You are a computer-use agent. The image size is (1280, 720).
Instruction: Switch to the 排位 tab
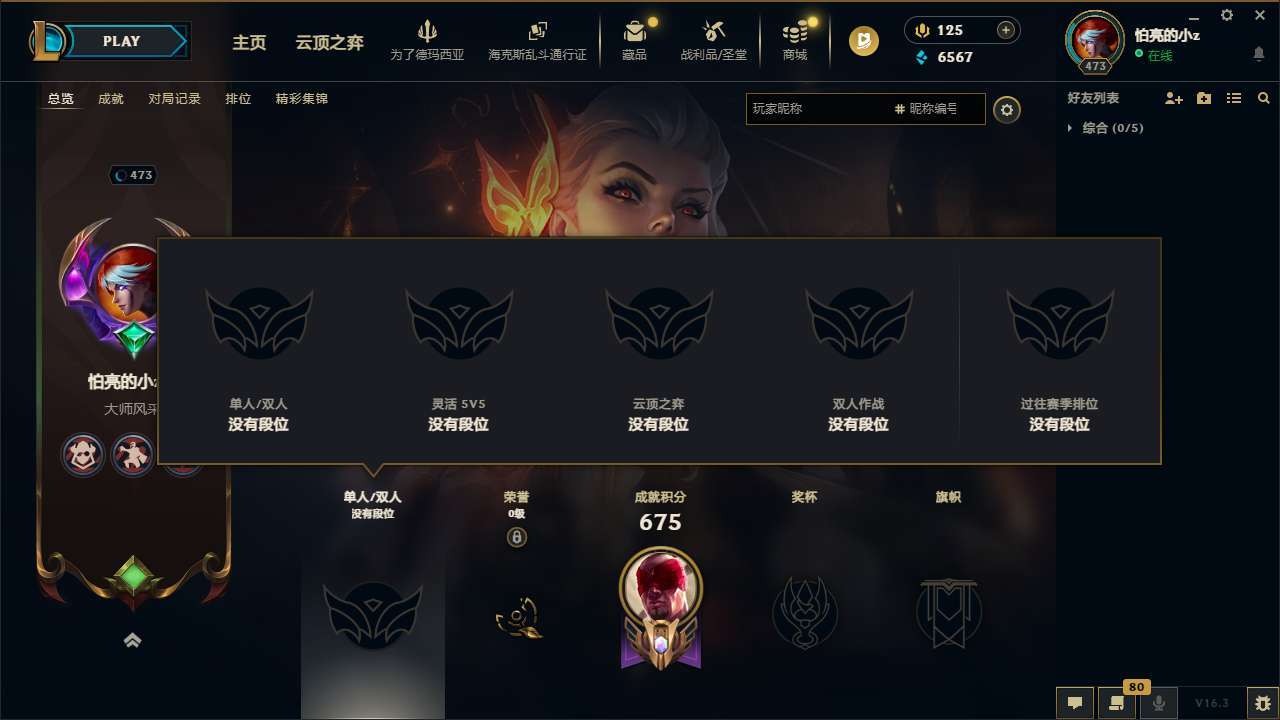238,98
